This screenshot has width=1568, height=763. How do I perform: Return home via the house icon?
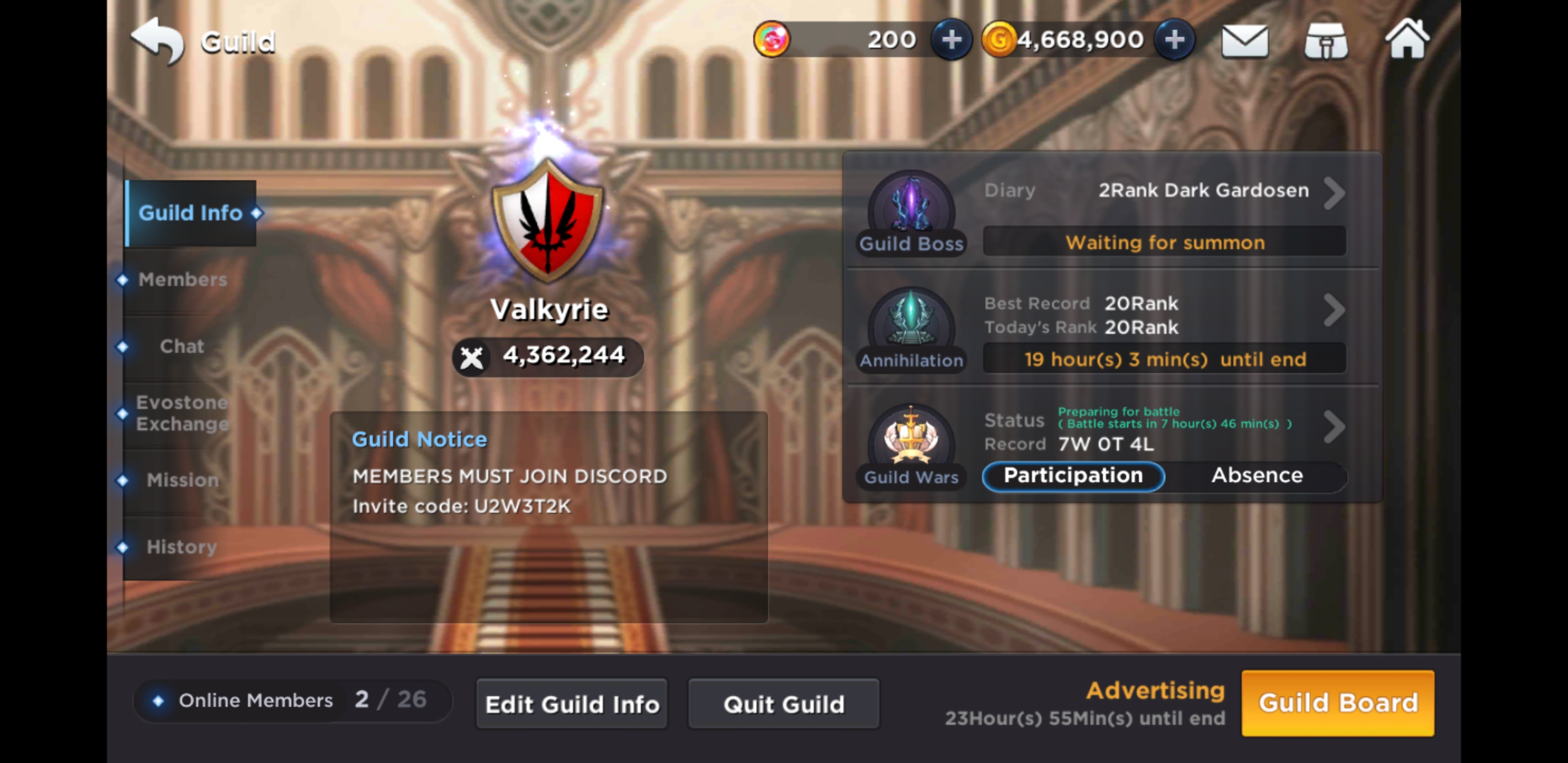(x=1408, y=39)
